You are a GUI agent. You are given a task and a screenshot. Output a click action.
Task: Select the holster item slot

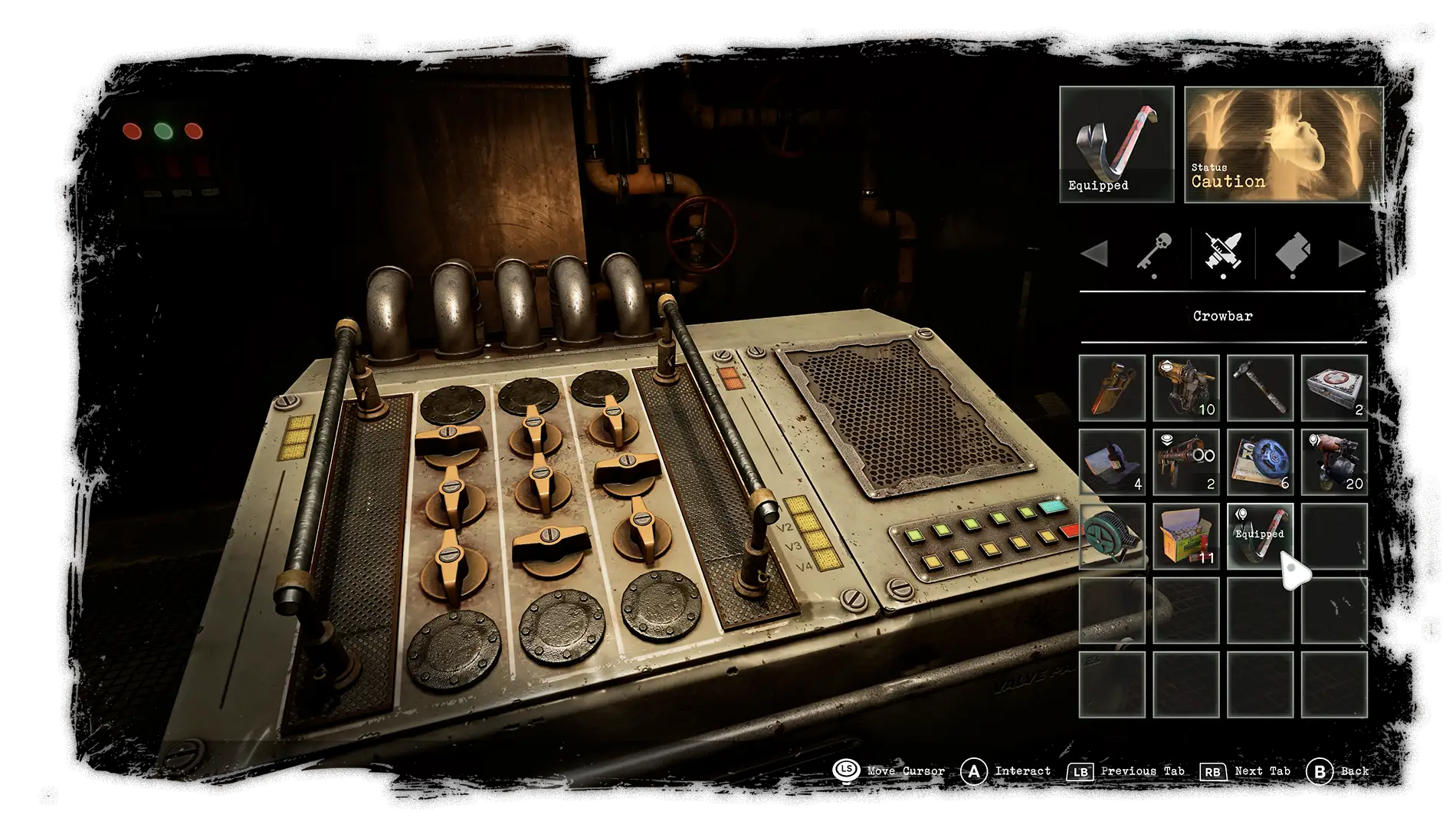[x=1112, y=388]
